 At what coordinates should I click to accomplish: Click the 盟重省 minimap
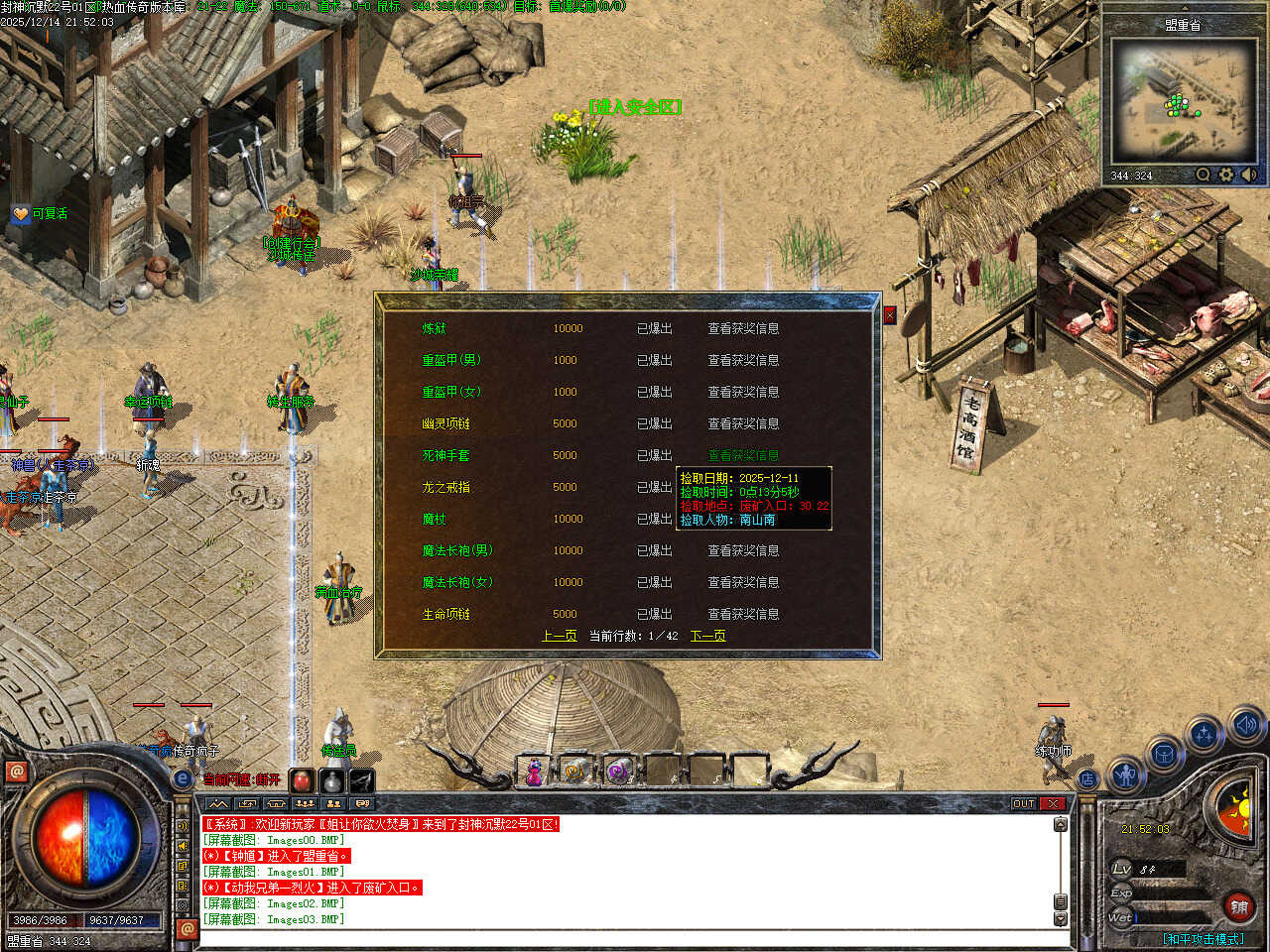click(1182, 100)
